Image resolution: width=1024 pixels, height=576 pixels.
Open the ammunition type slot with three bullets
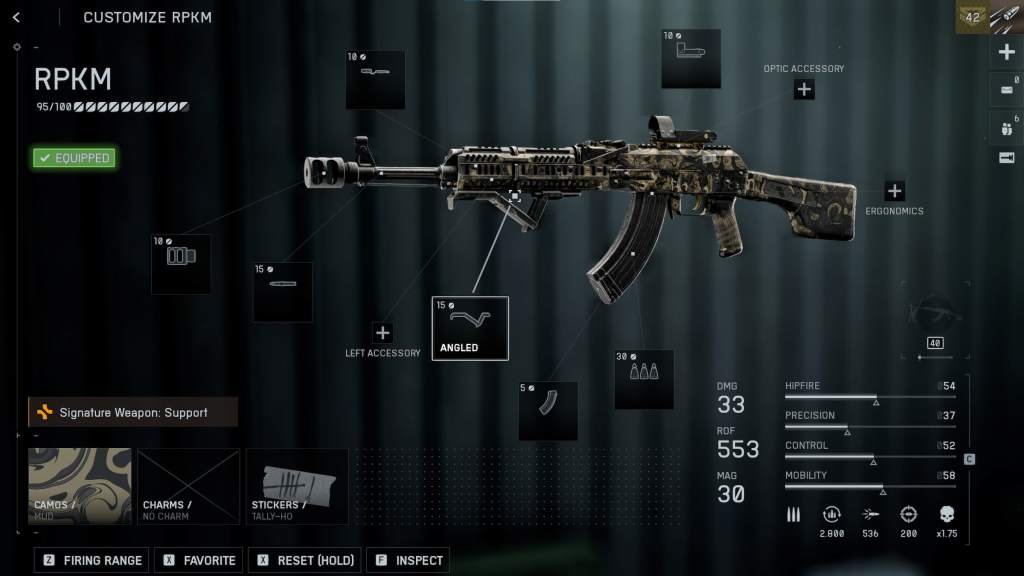[644, 379]
